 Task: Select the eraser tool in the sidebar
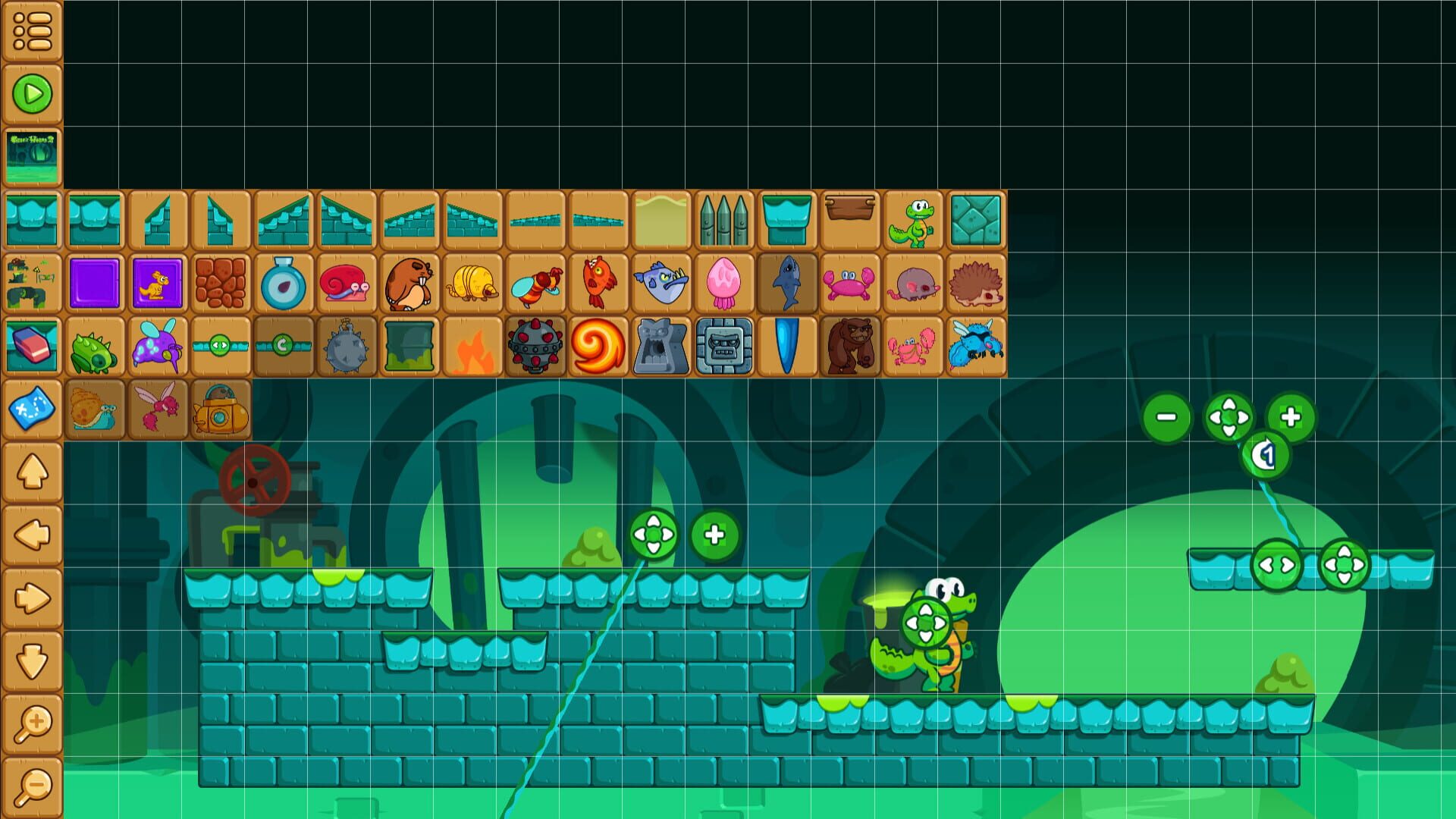pyautogui.click(x=30, y=345)
